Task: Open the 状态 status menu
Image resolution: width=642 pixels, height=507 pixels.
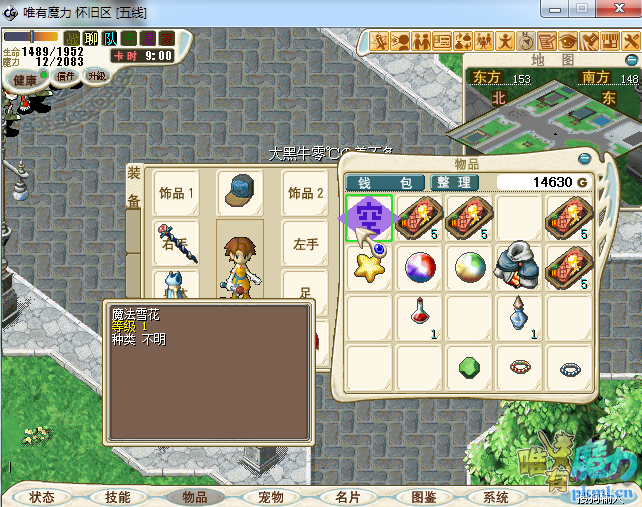Action: pyautogui.click(x=42, y=497)
